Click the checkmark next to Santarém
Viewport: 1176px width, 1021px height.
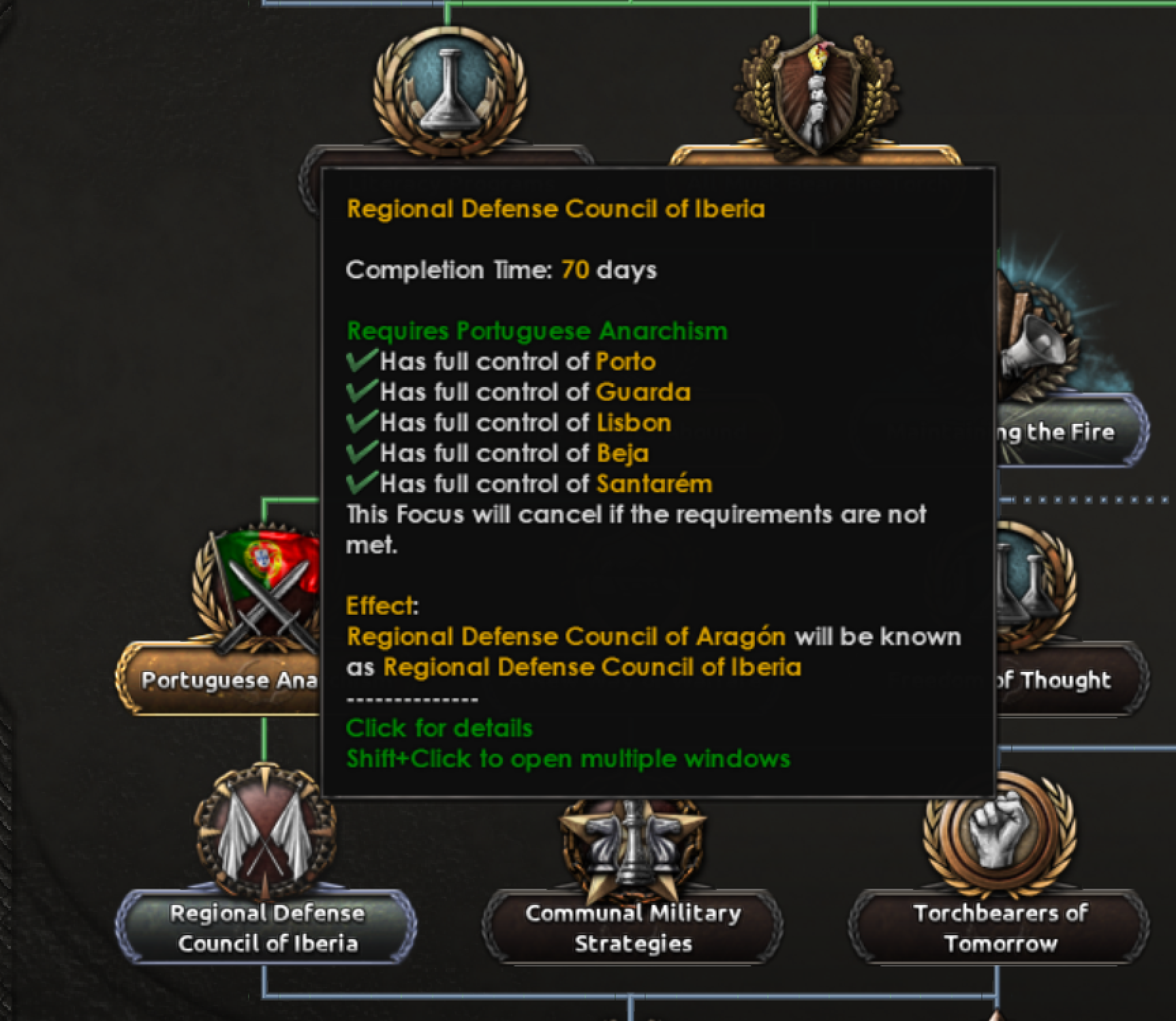pos(361,483)
